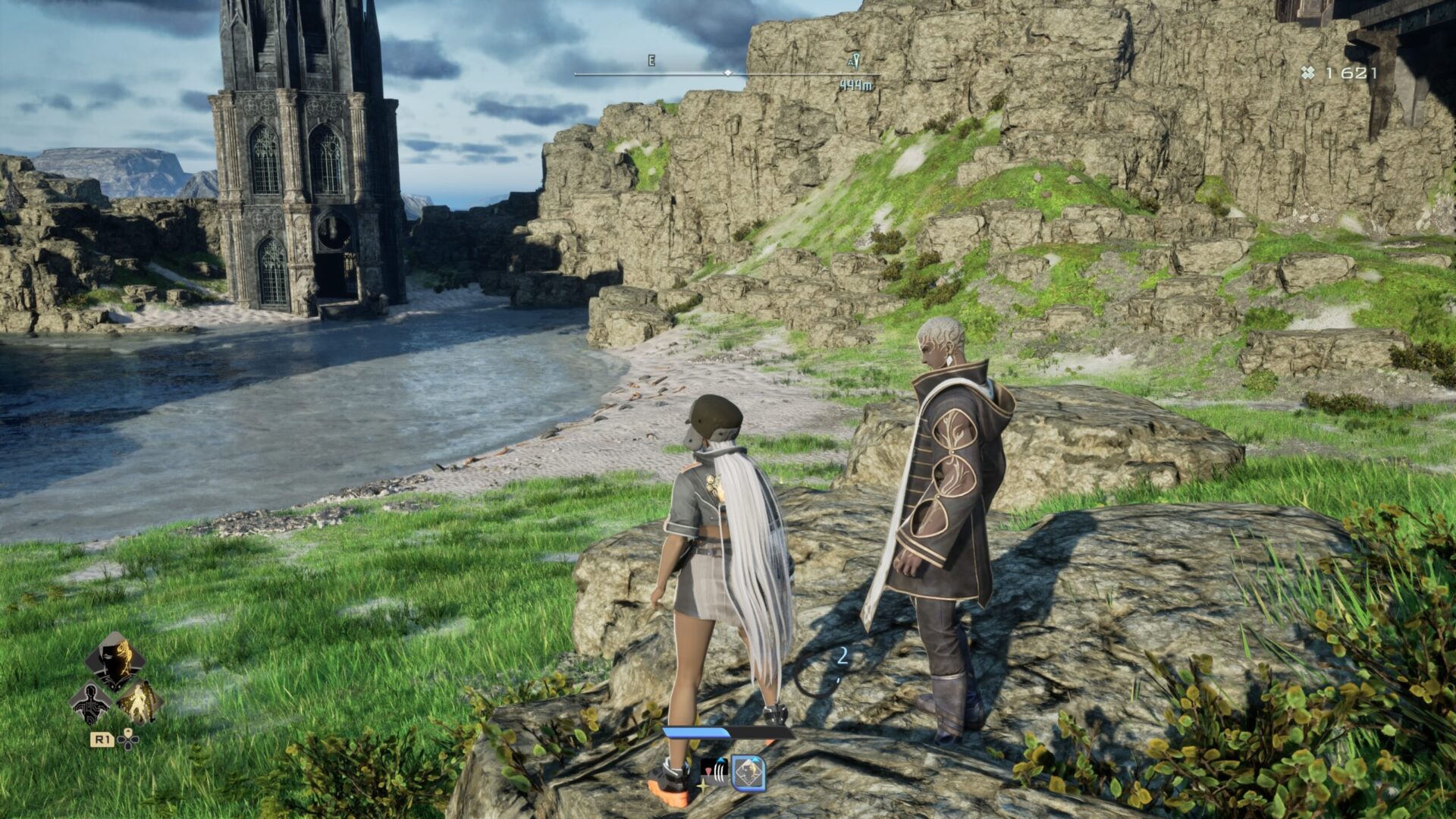Image resolution: width=1456 pixels, height=819 pixels.
Task: Activate the circuit-patterned body skill icon
Action: click(x=90, y=704)
